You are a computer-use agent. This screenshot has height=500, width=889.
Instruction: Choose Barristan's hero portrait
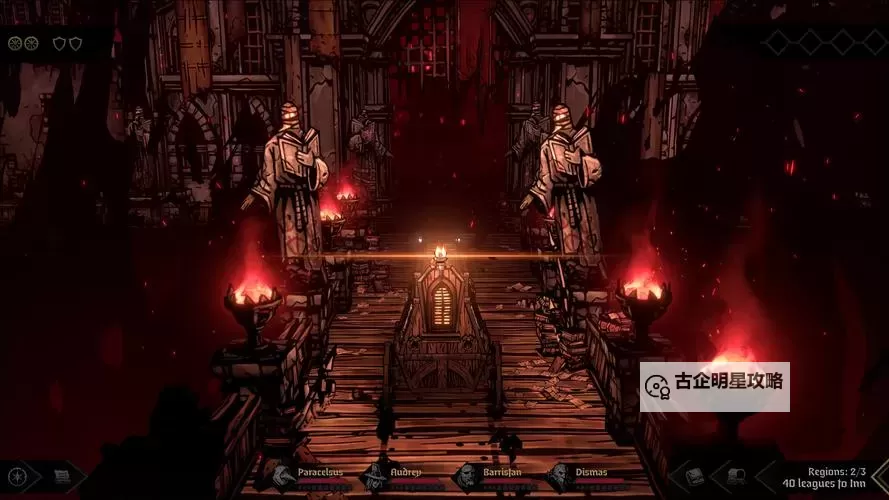[x=466, y=477]
